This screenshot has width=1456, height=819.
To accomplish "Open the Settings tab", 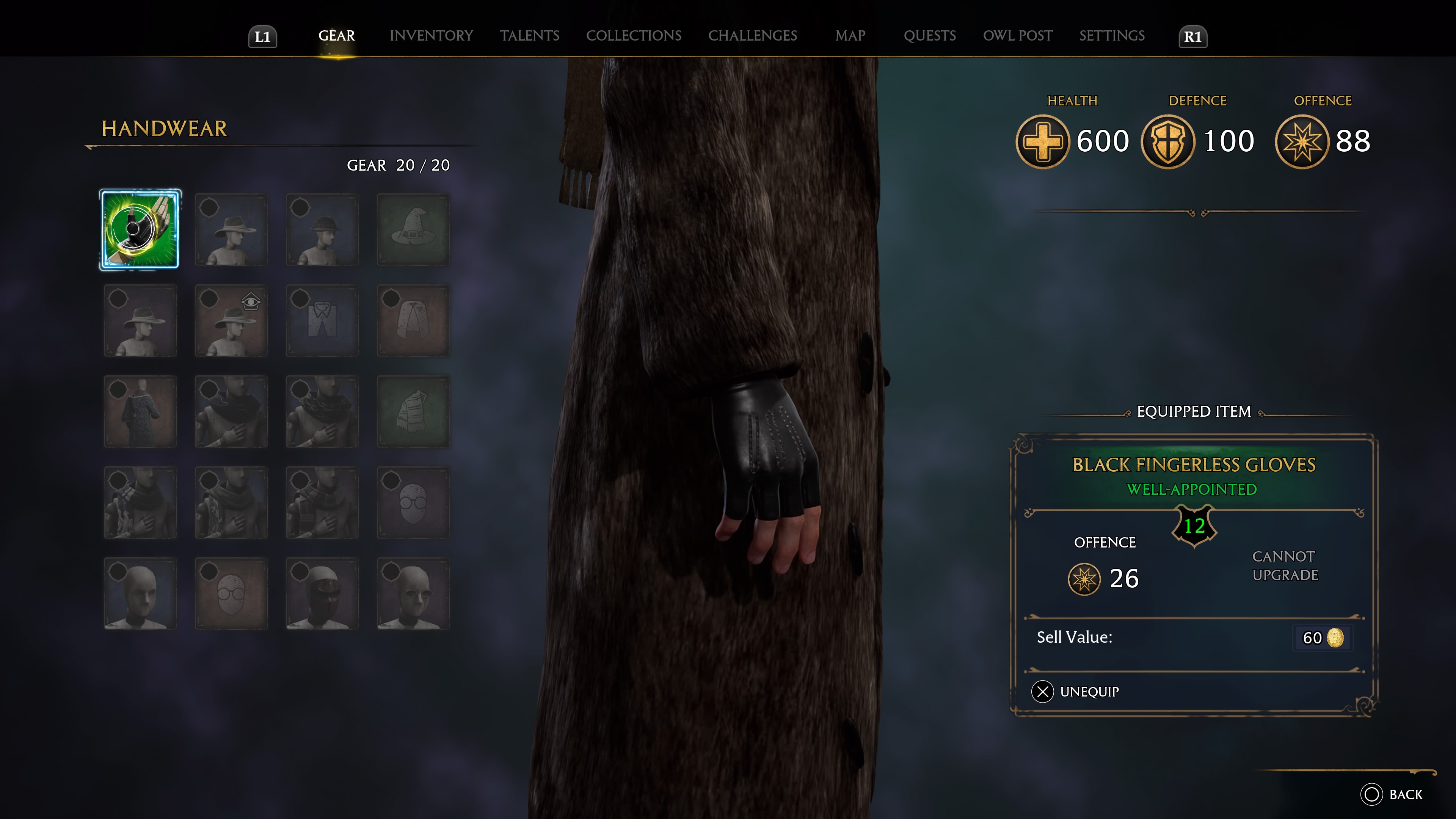I will [1111, 36].
